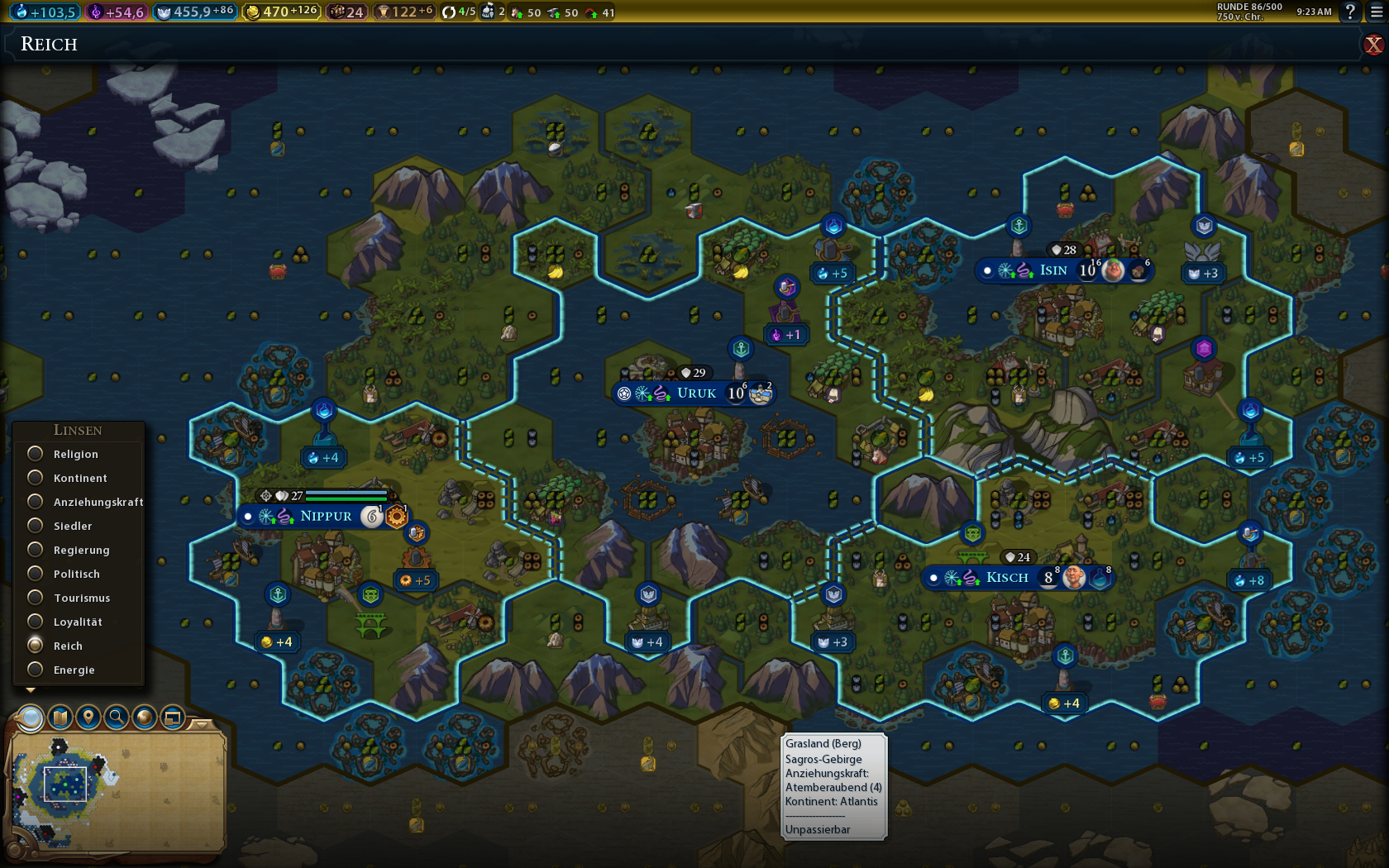Image resolution: width=1389 pixels, height=868 pixels.
Task: Choose the Anziehungskraft lens
Action: (36, 502)
